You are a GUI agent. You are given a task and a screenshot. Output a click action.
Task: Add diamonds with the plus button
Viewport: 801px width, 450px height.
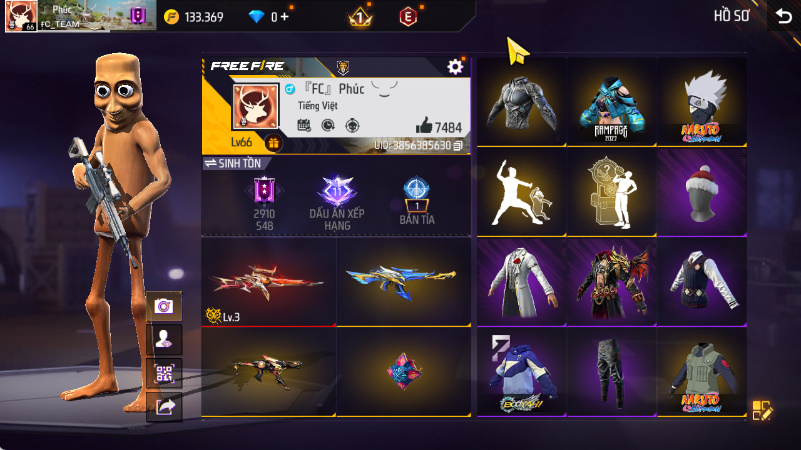click(285, 17)
